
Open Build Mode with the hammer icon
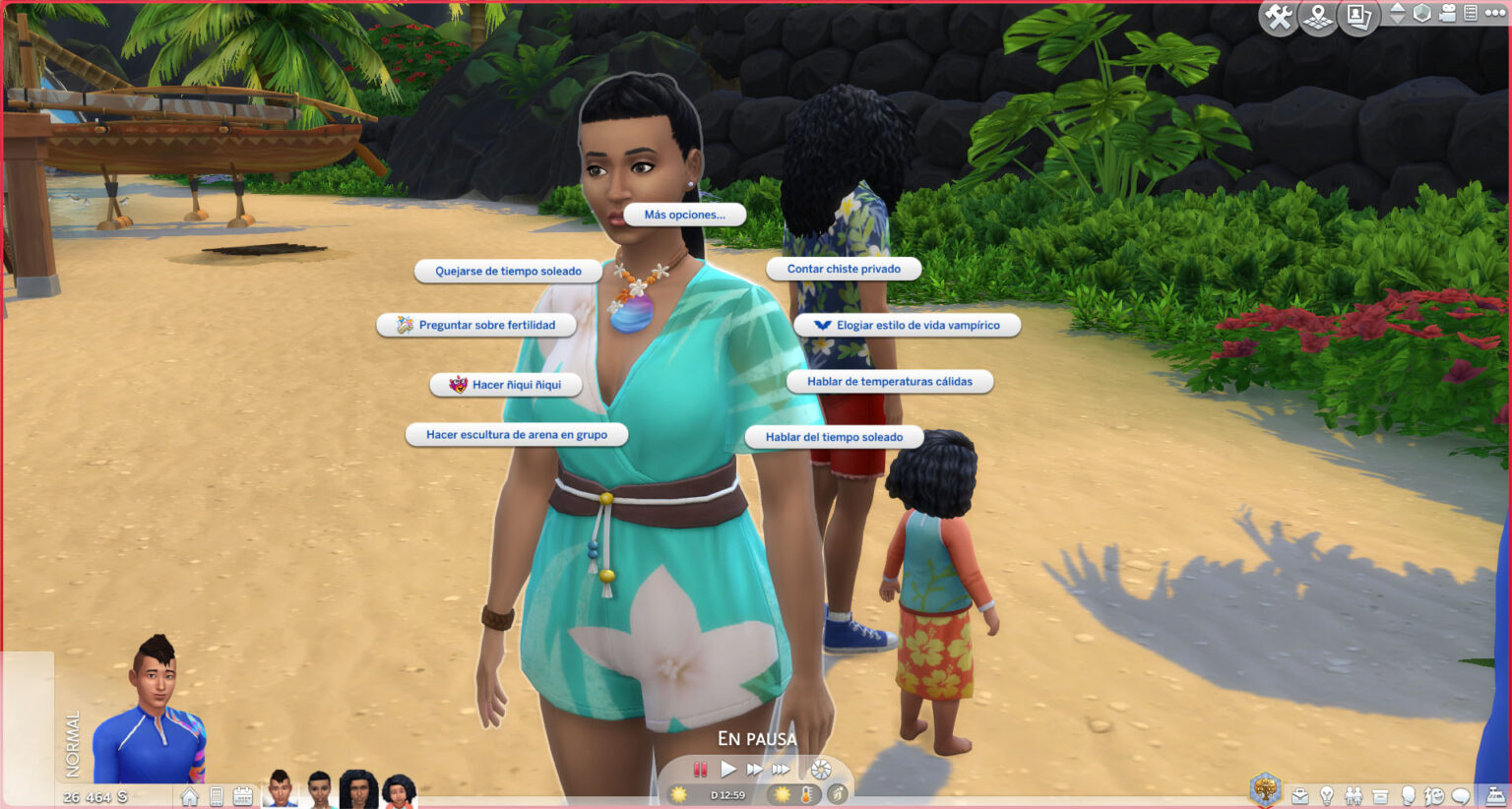tap(1277, 16)
